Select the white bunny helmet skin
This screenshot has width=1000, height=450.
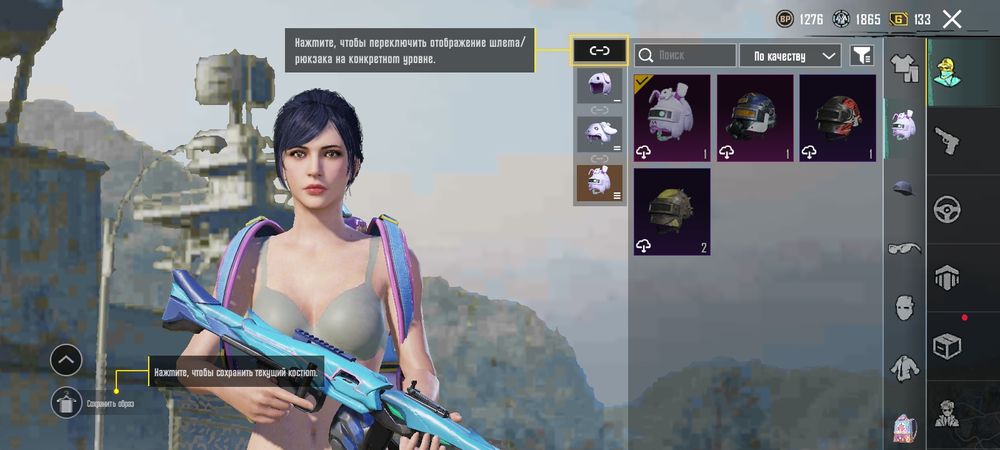(x=672, y=118)
